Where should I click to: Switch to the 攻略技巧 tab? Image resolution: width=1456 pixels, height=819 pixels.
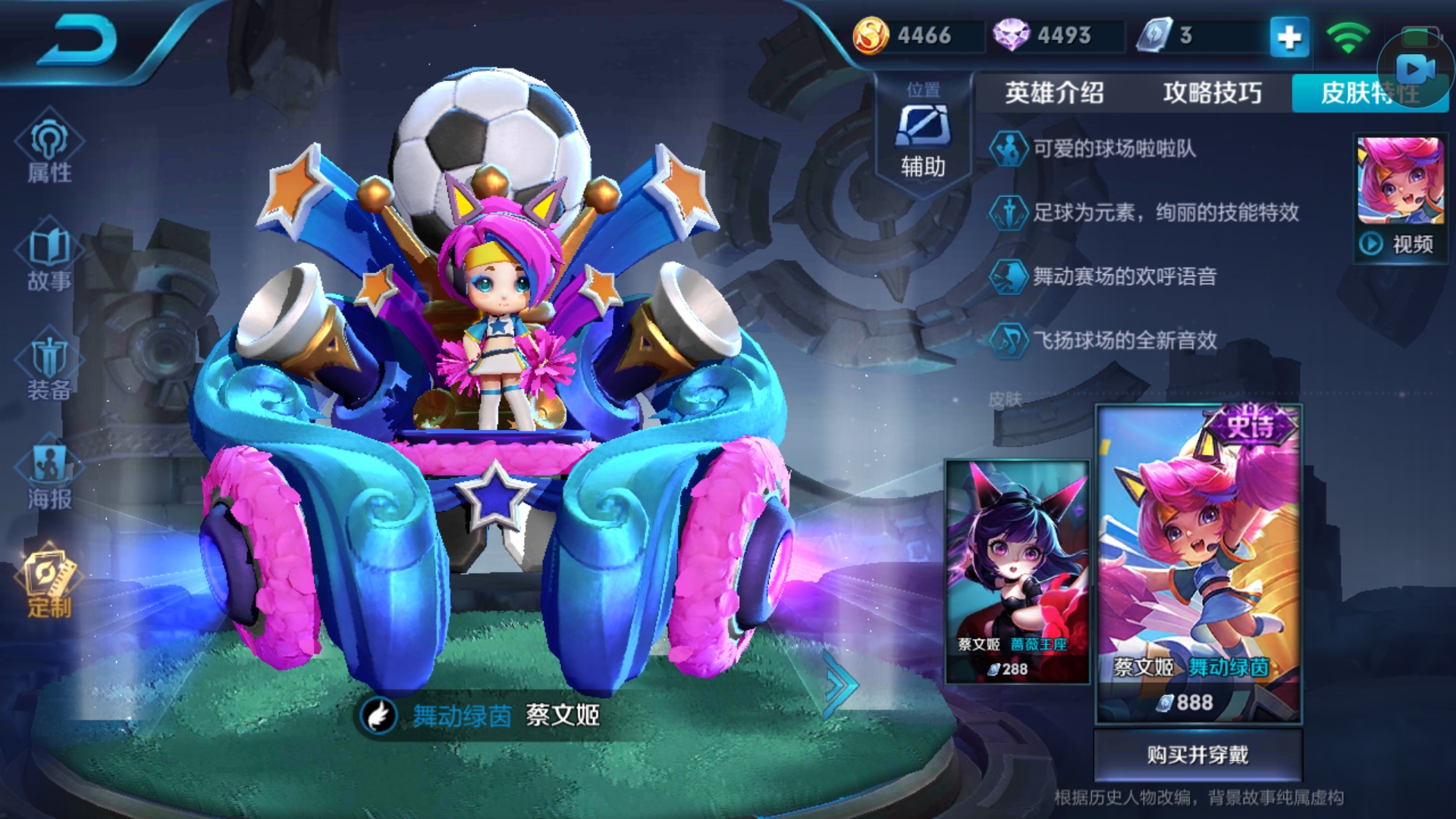tap(1212, 93)
